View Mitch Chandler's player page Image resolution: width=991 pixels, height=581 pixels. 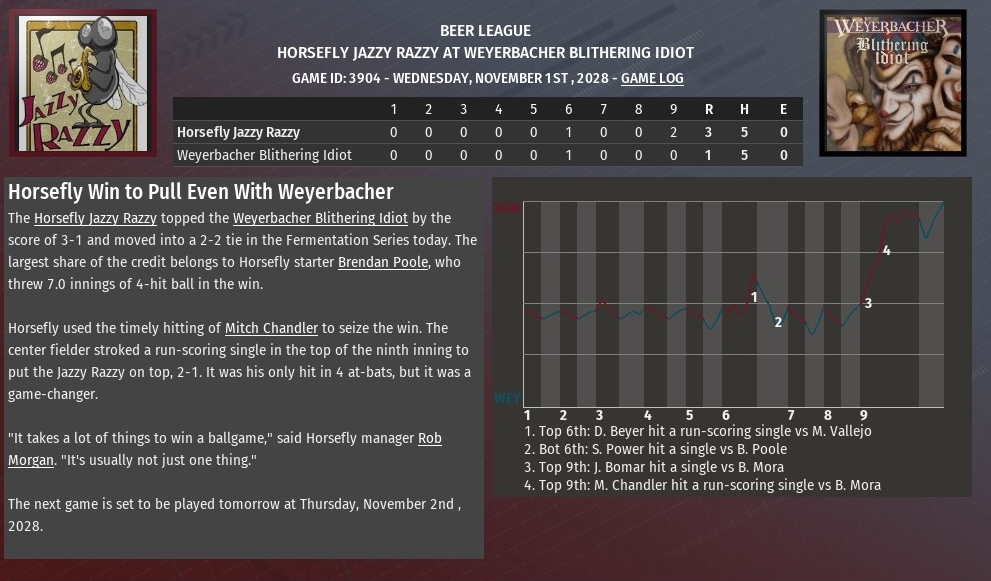tap(271, 328)
